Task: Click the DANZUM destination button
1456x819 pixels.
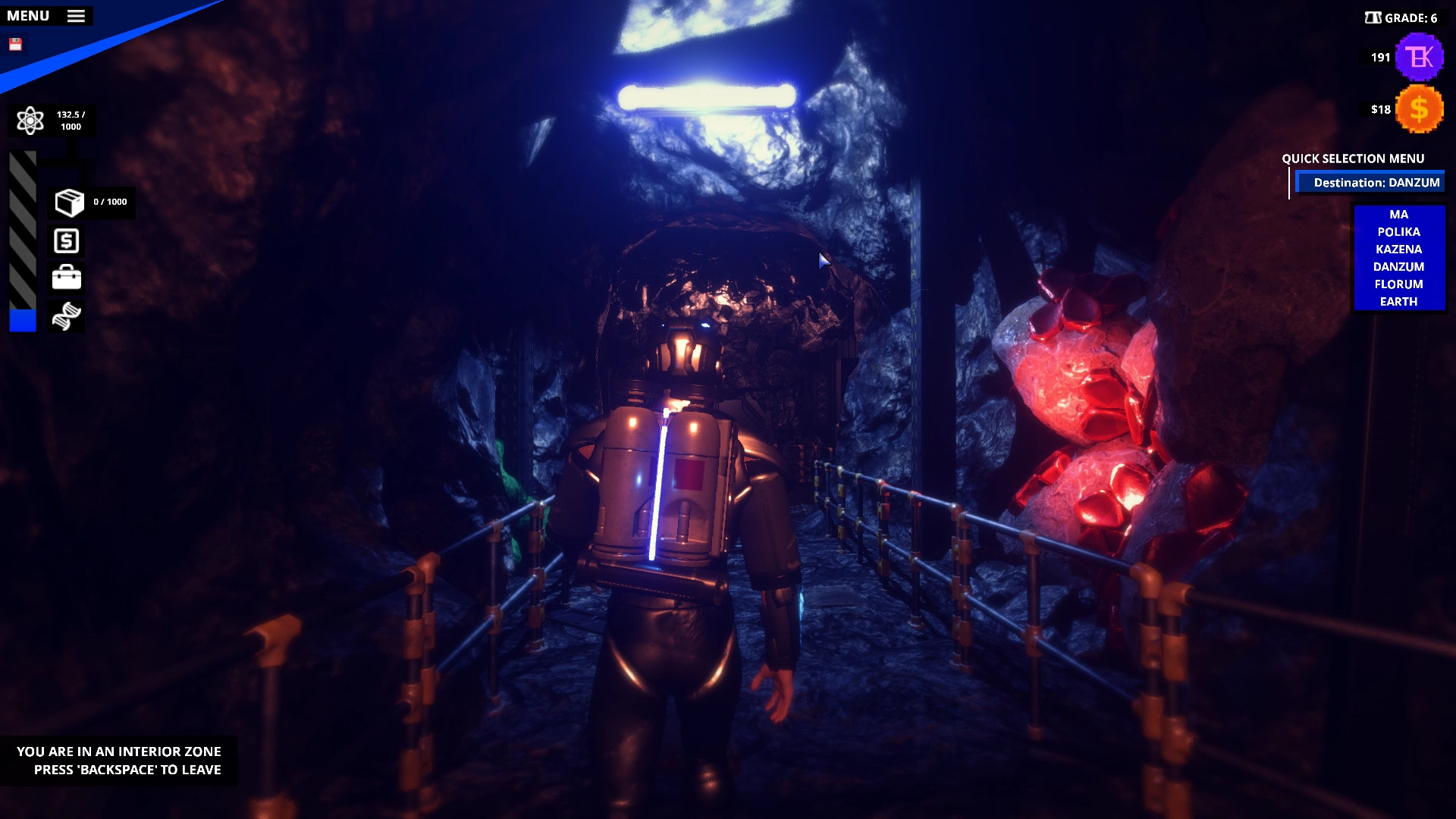Action: 1399,266
